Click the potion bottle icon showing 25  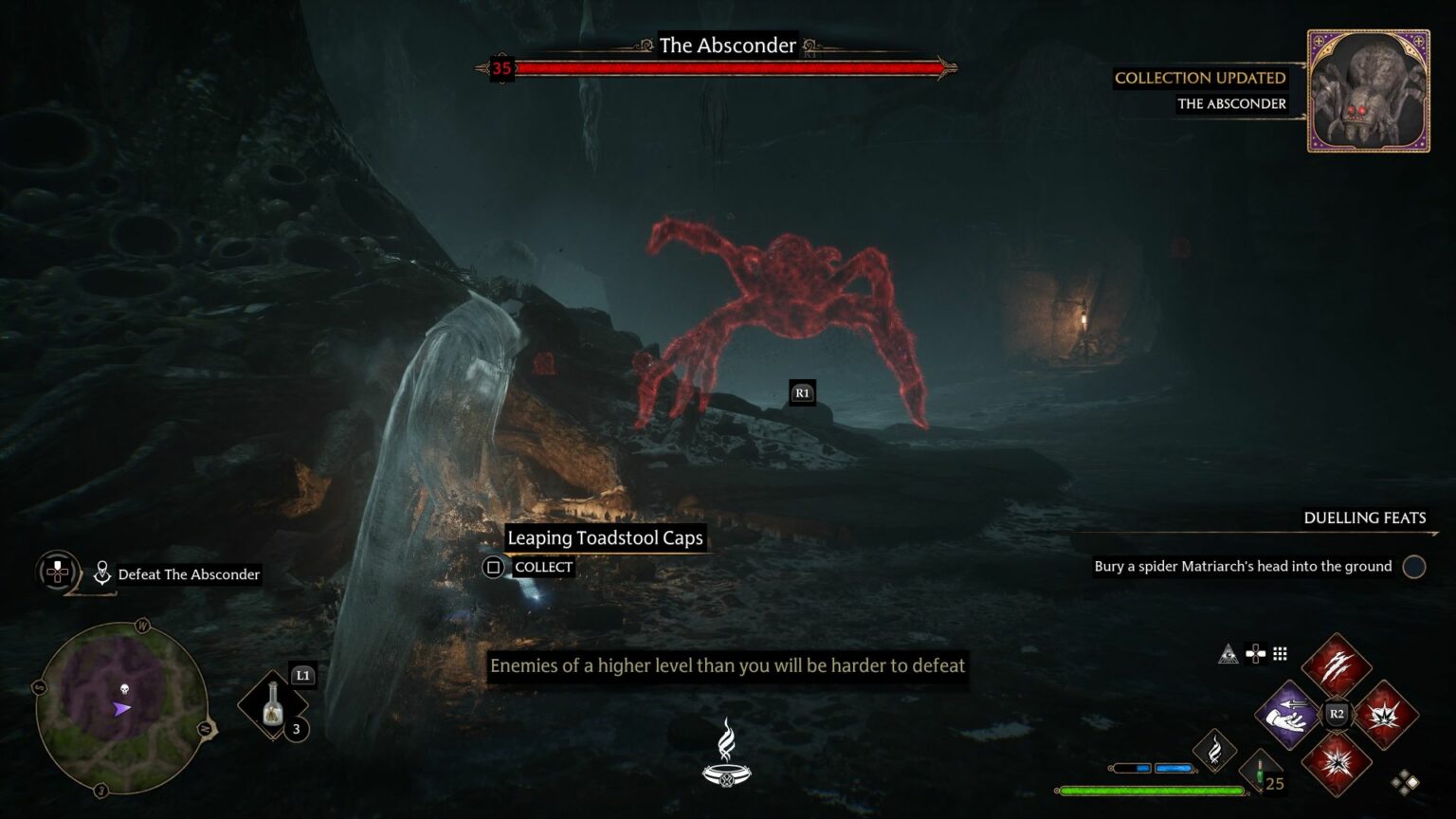click(1261, 770)
